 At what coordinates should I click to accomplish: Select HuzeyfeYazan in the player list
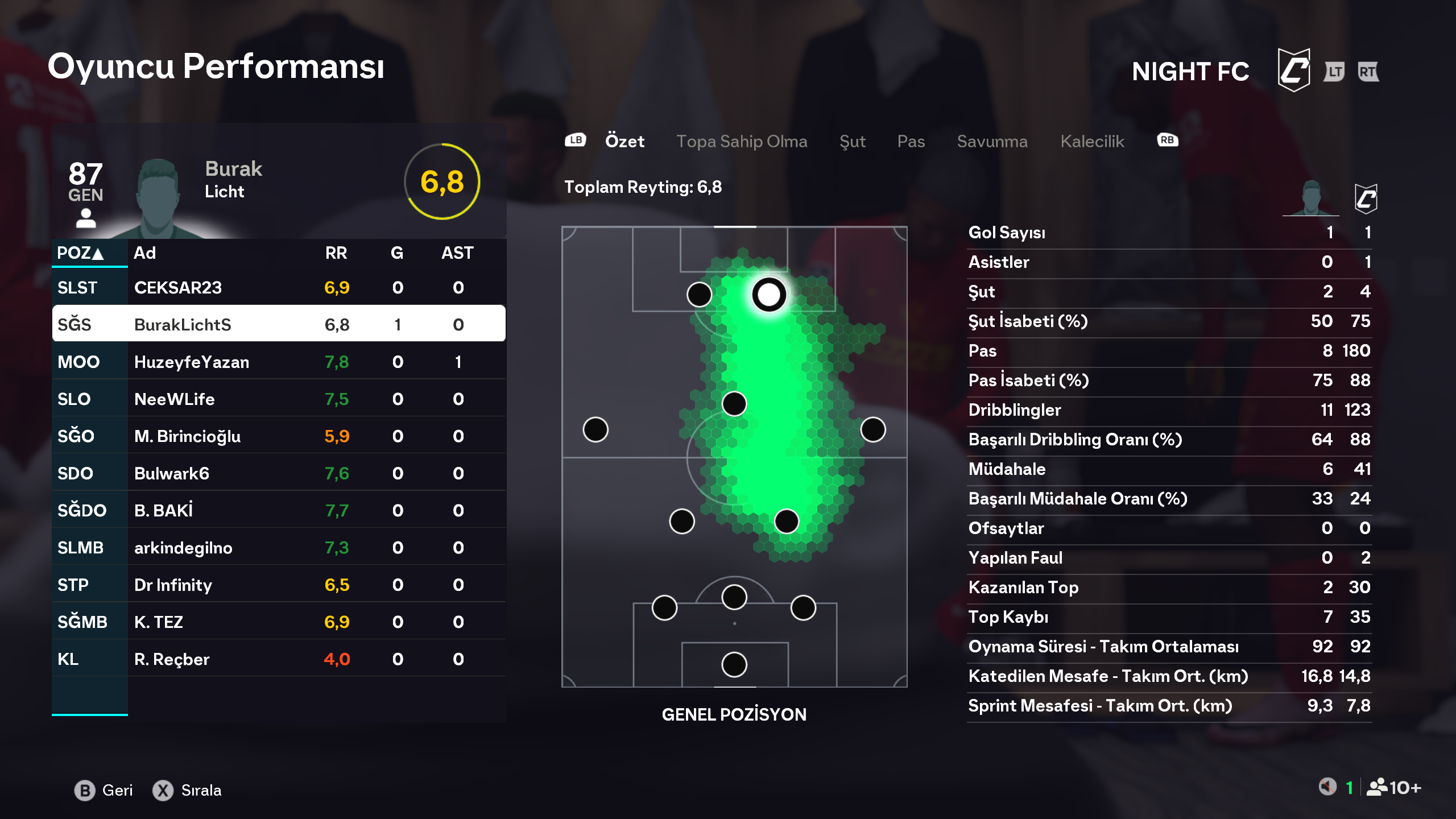pos(279,362)
